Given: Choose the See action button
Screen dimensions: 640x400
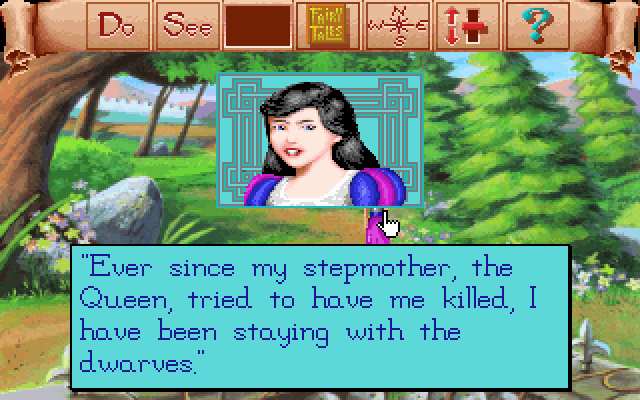Looking at the screenshot, I should (189, 25).
